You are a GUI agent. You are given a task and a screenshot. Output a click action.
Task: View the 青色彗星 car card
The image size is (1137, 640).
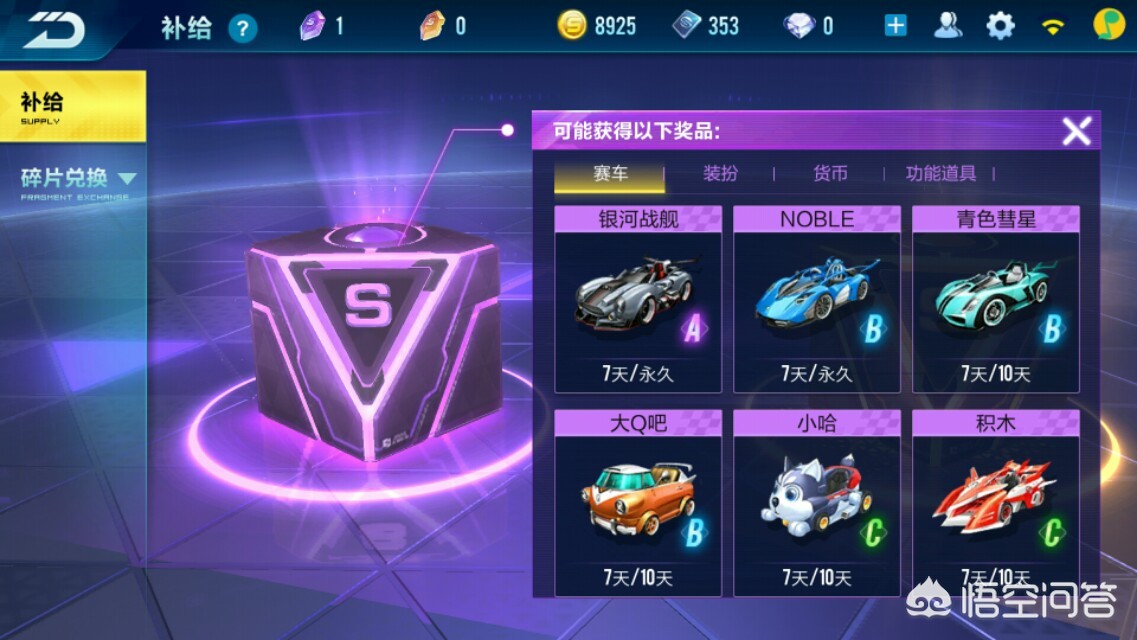pyautogui.click(x=996, y=299)
